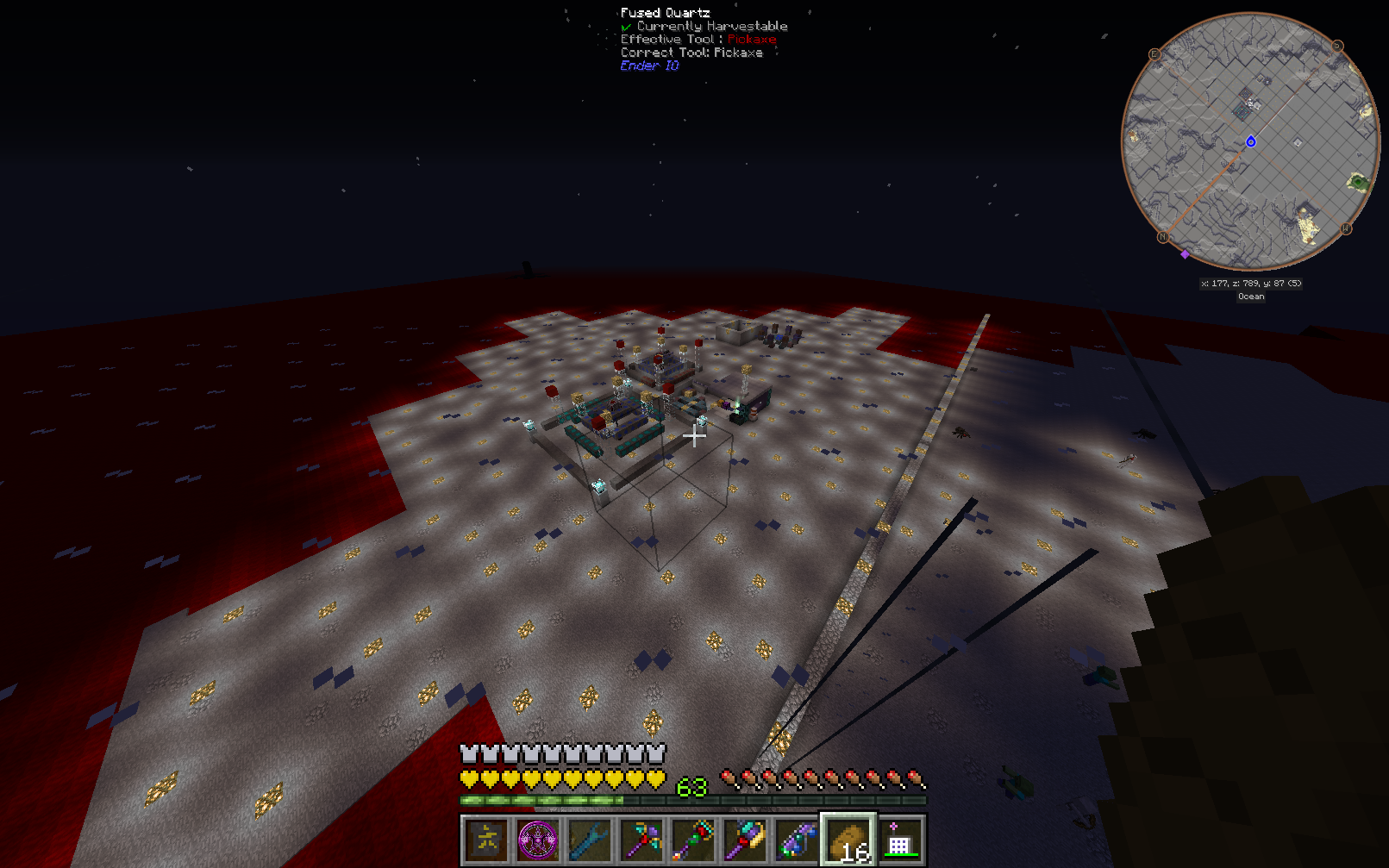Equip the purple-handled axe with gold blade
Image resolution: width=1389 pixels, height=868 pixels.
(x=745, y=840)
